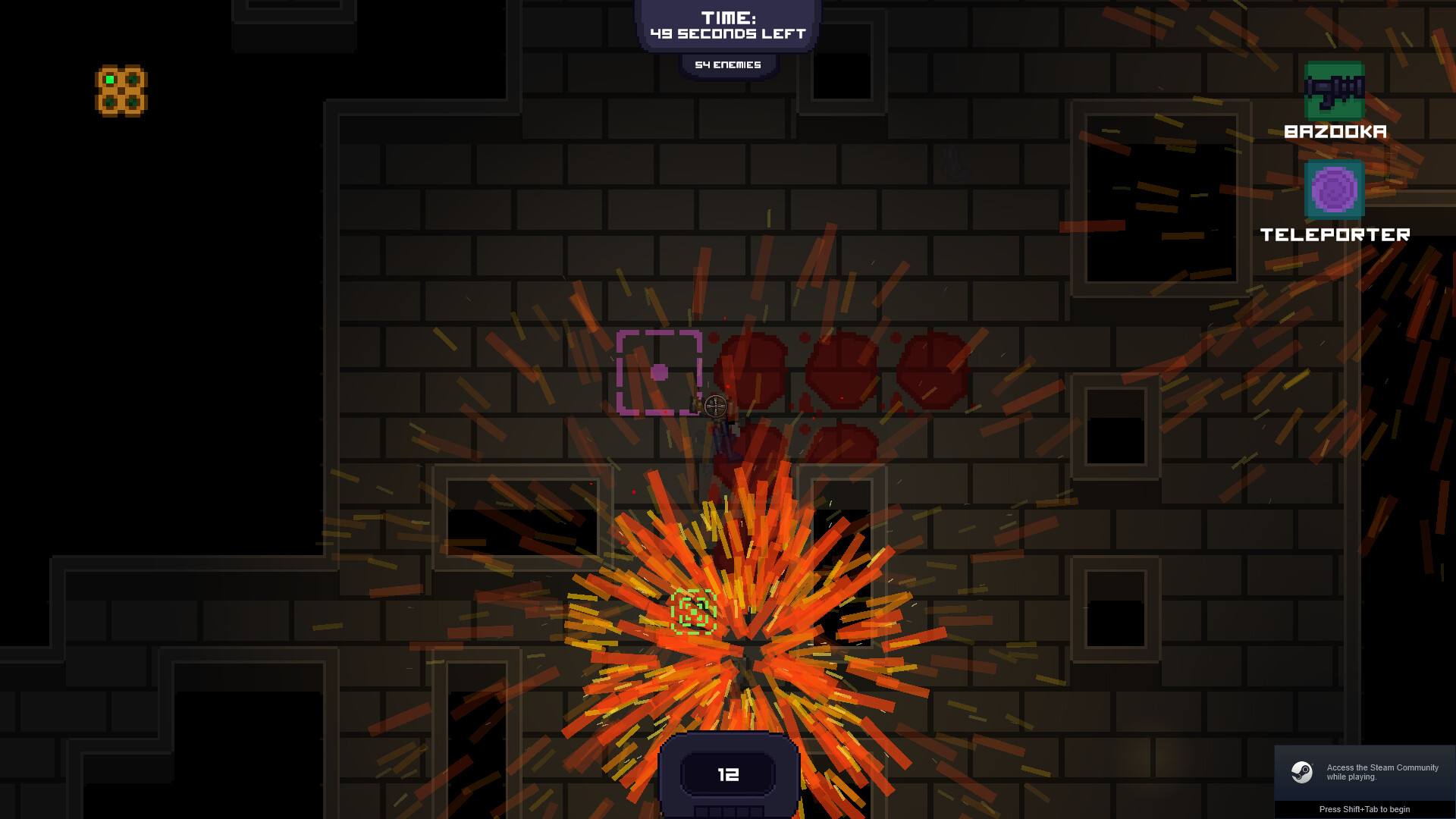Click the Press Shift+Tab to begin text
This screenshot has height=819, width=1456.
point(1365,809)
